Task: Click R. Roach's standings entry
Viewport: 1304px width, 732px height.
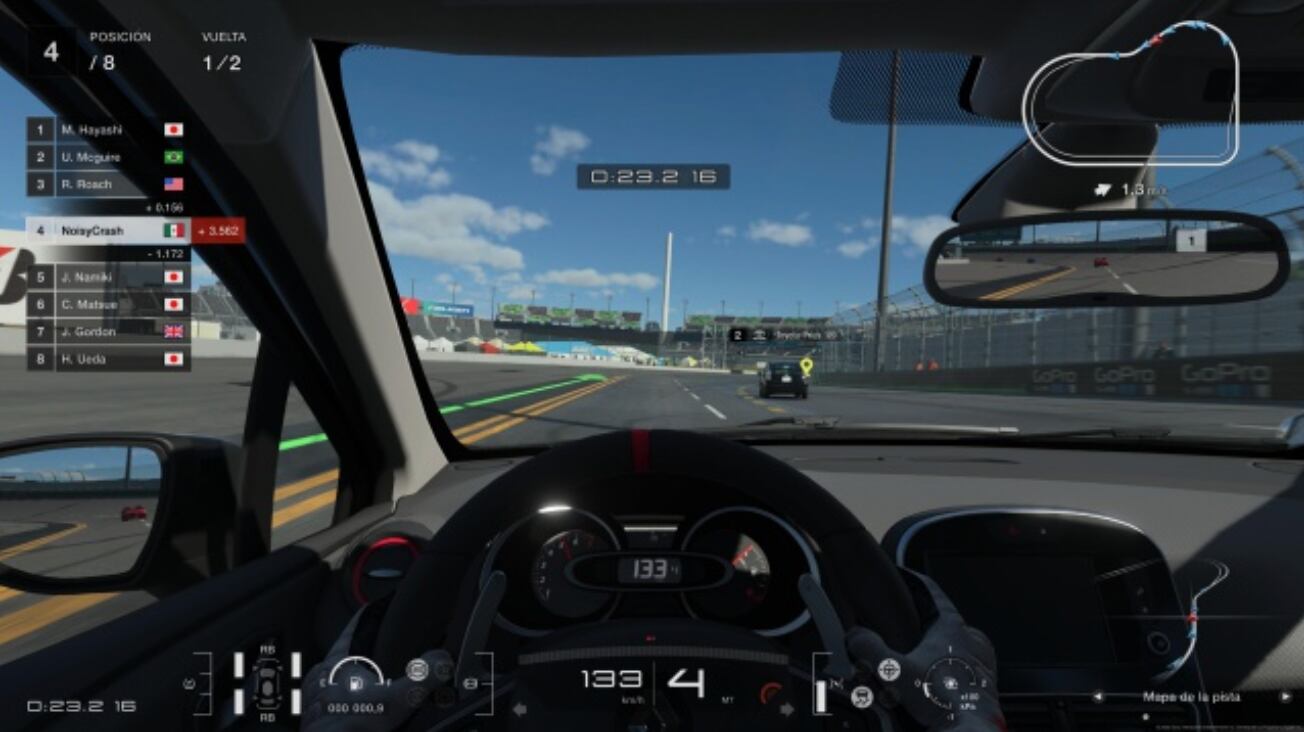Action: pyautogui.click(x=108, y=184)
